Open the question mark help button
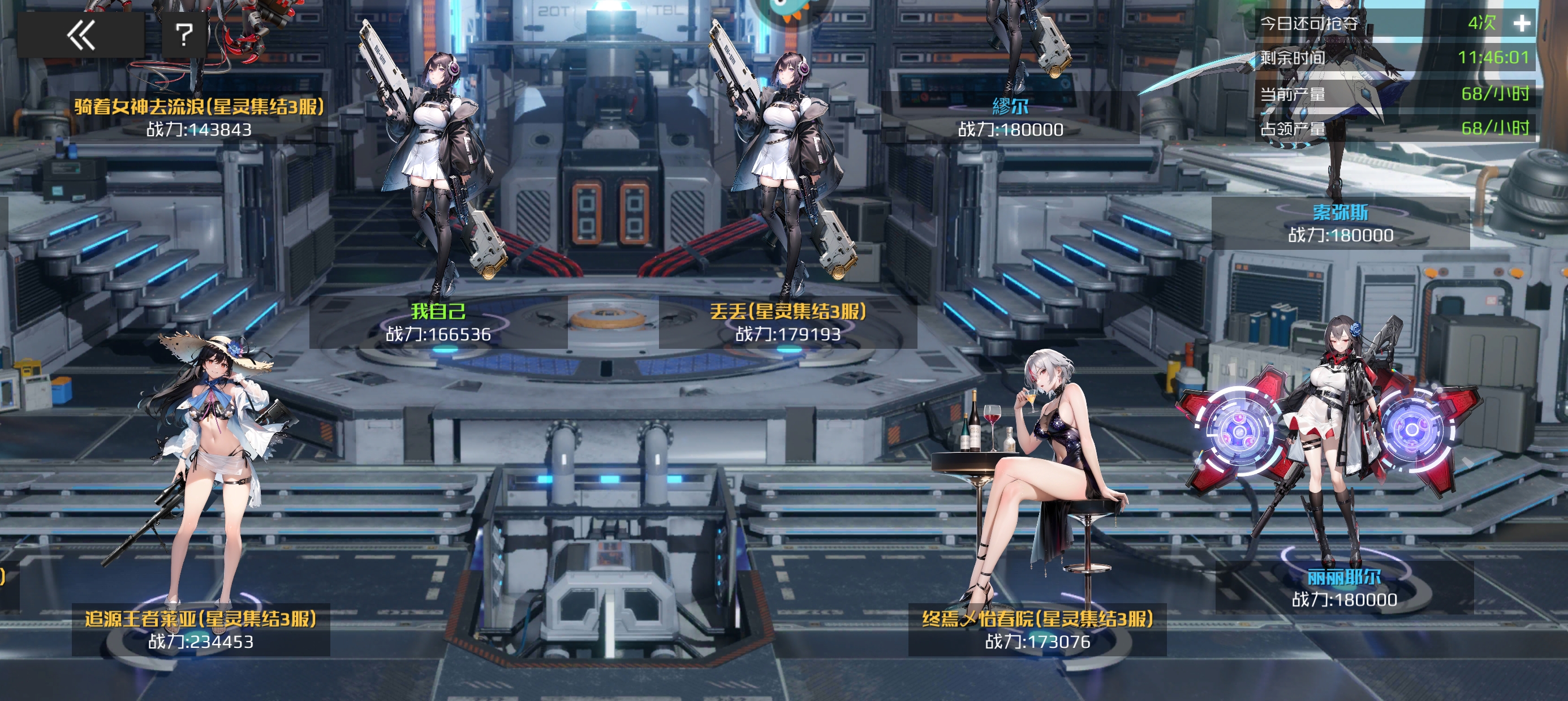Viewport: 1568px width, 701px height. coord(184,34)
